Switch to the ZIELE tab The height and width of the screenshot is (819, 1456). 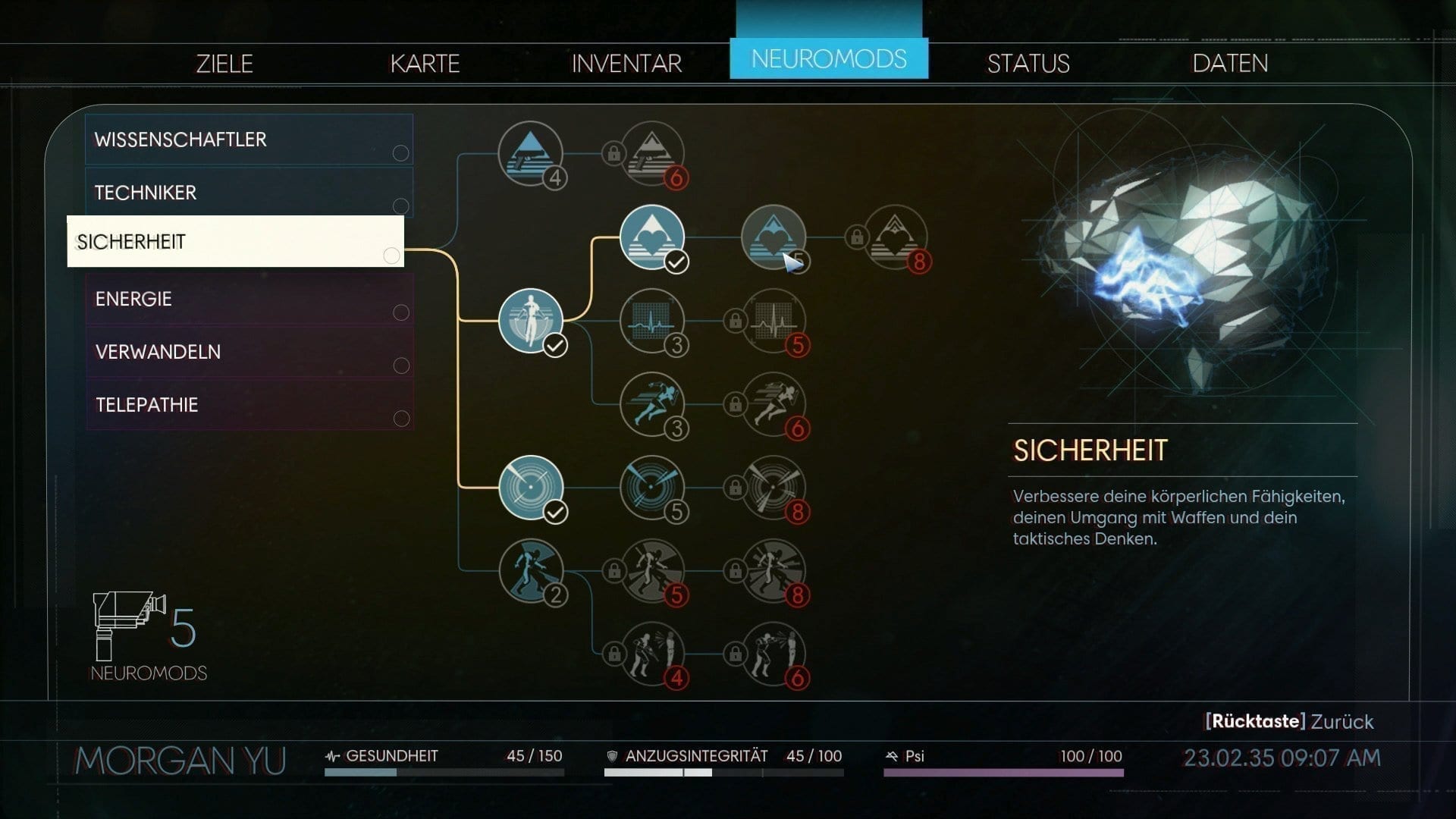(224, 63)
